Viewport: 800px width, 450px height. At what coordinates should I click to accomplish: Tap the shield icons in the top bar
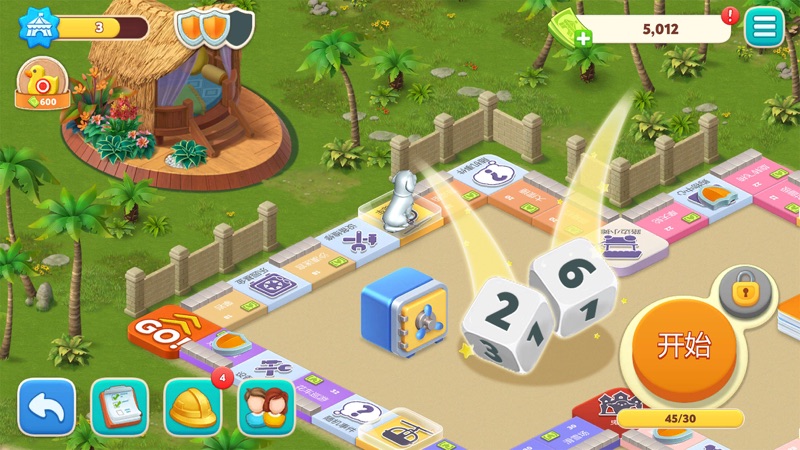tap(214, 27)
